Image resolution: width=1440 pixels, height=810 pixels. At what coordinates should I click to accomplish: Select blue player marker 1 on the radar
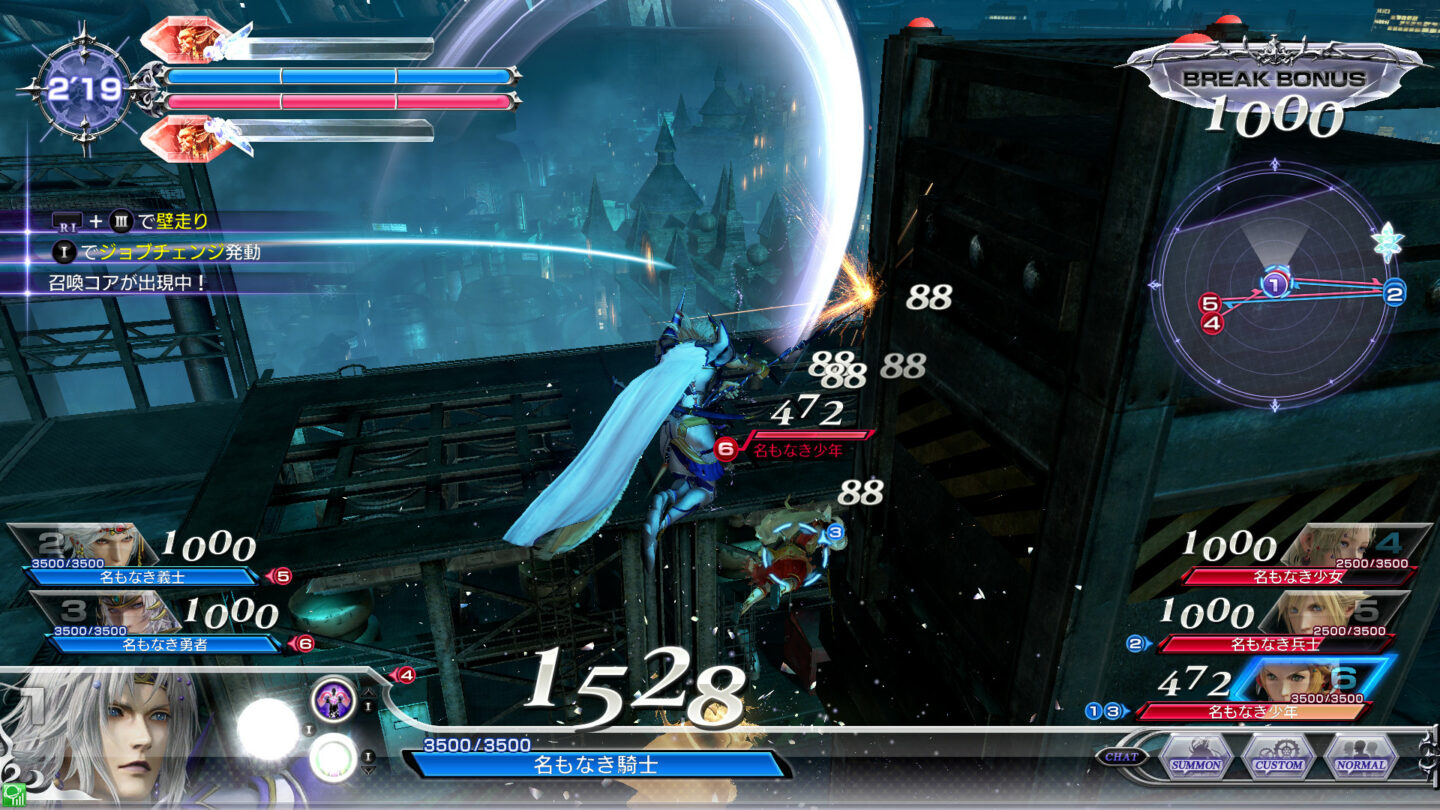(1275, 283)
